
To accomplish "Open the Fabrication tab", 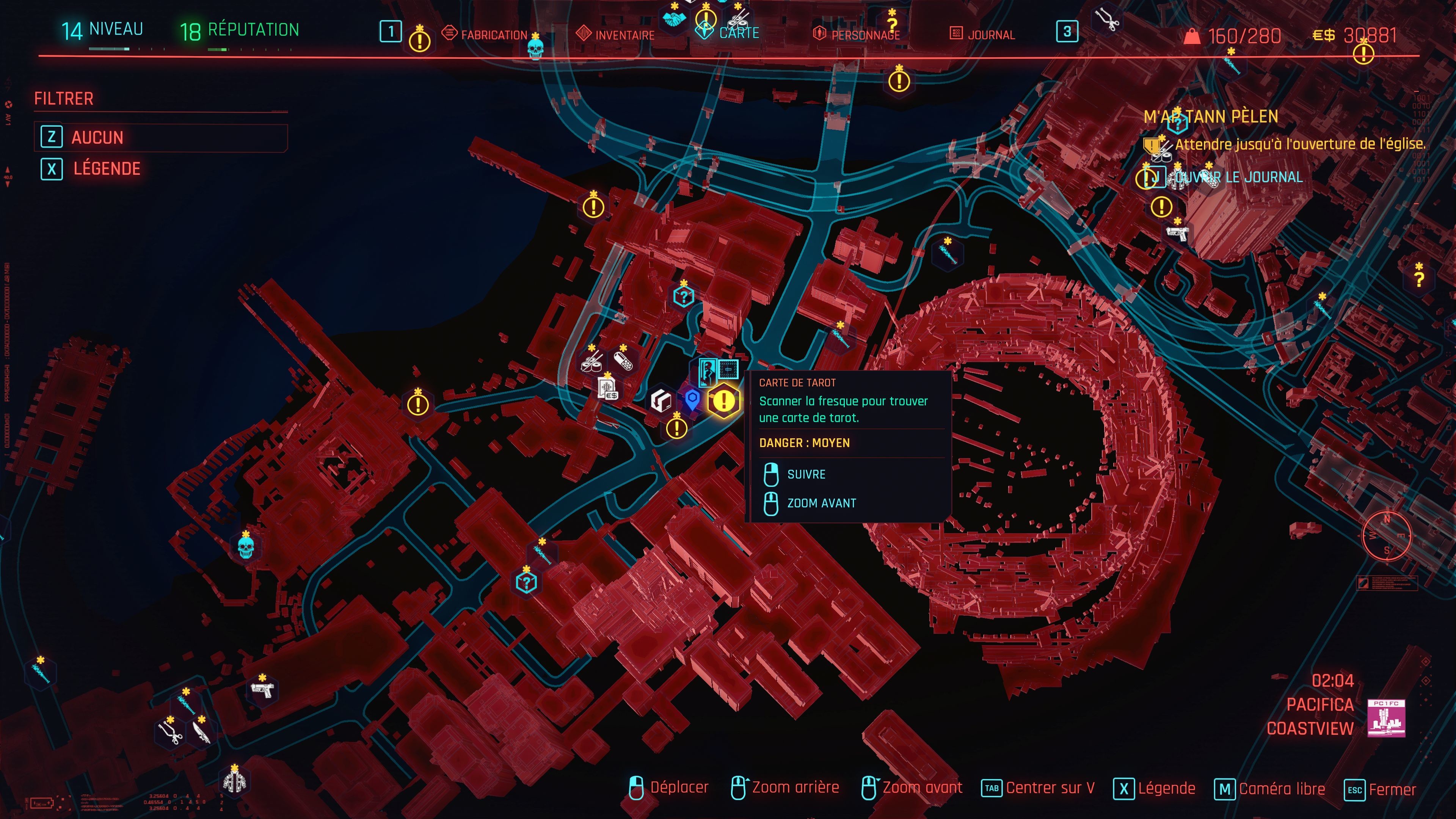I will click(493, 35).
